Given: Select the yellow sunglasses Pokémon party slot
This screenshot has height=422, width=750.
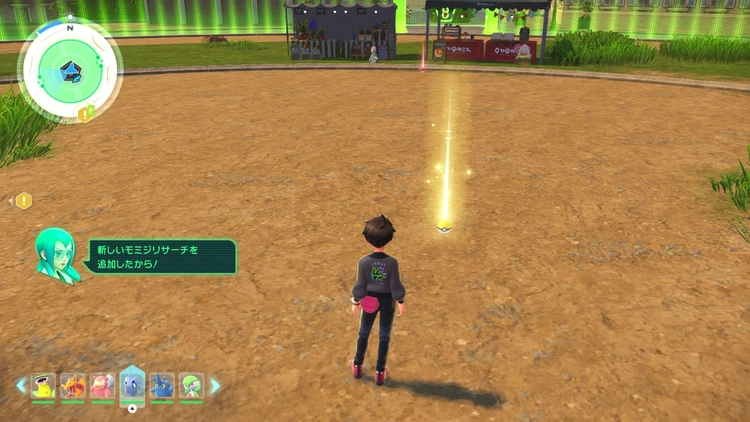Looking at the screenshot, I should pos(43,385).
